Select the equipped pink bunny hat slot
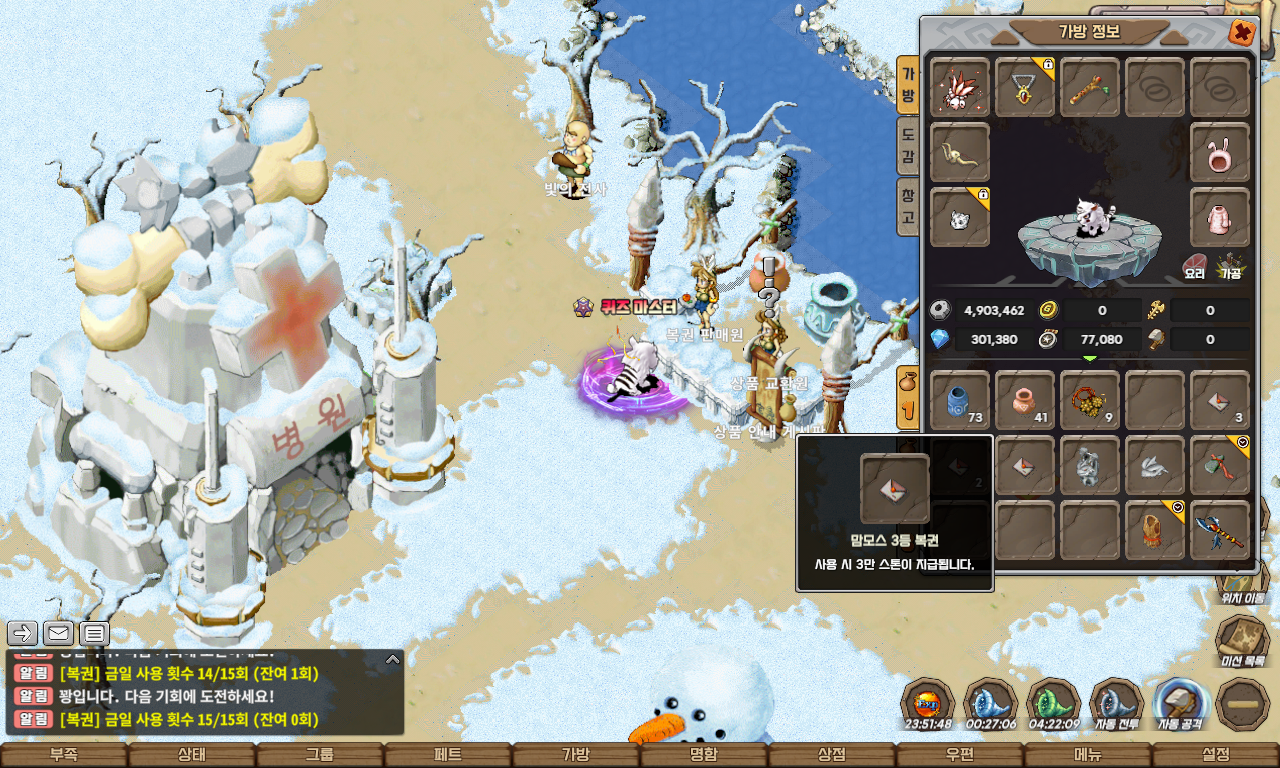Screen dimensions: 1280x768 pyautogui.click(x=1220, y=153)
